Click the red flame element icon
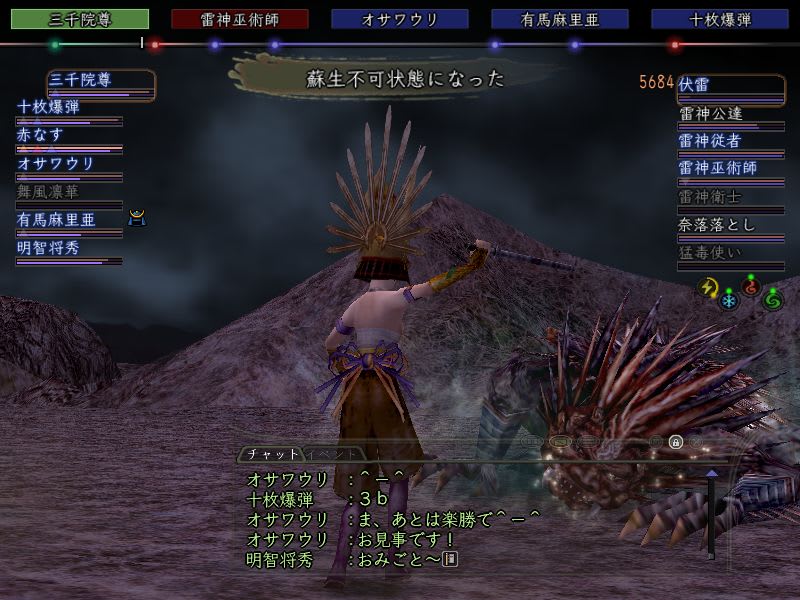The image size is (800, 600). click(751, 287)
